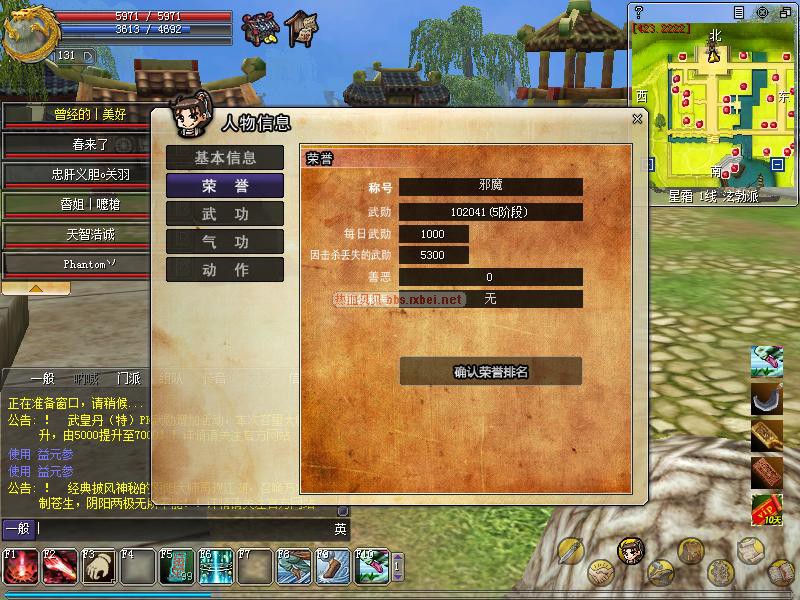Select the 荣誉 honor tab
The image size is (800, 600).
[x=224, y=186]
